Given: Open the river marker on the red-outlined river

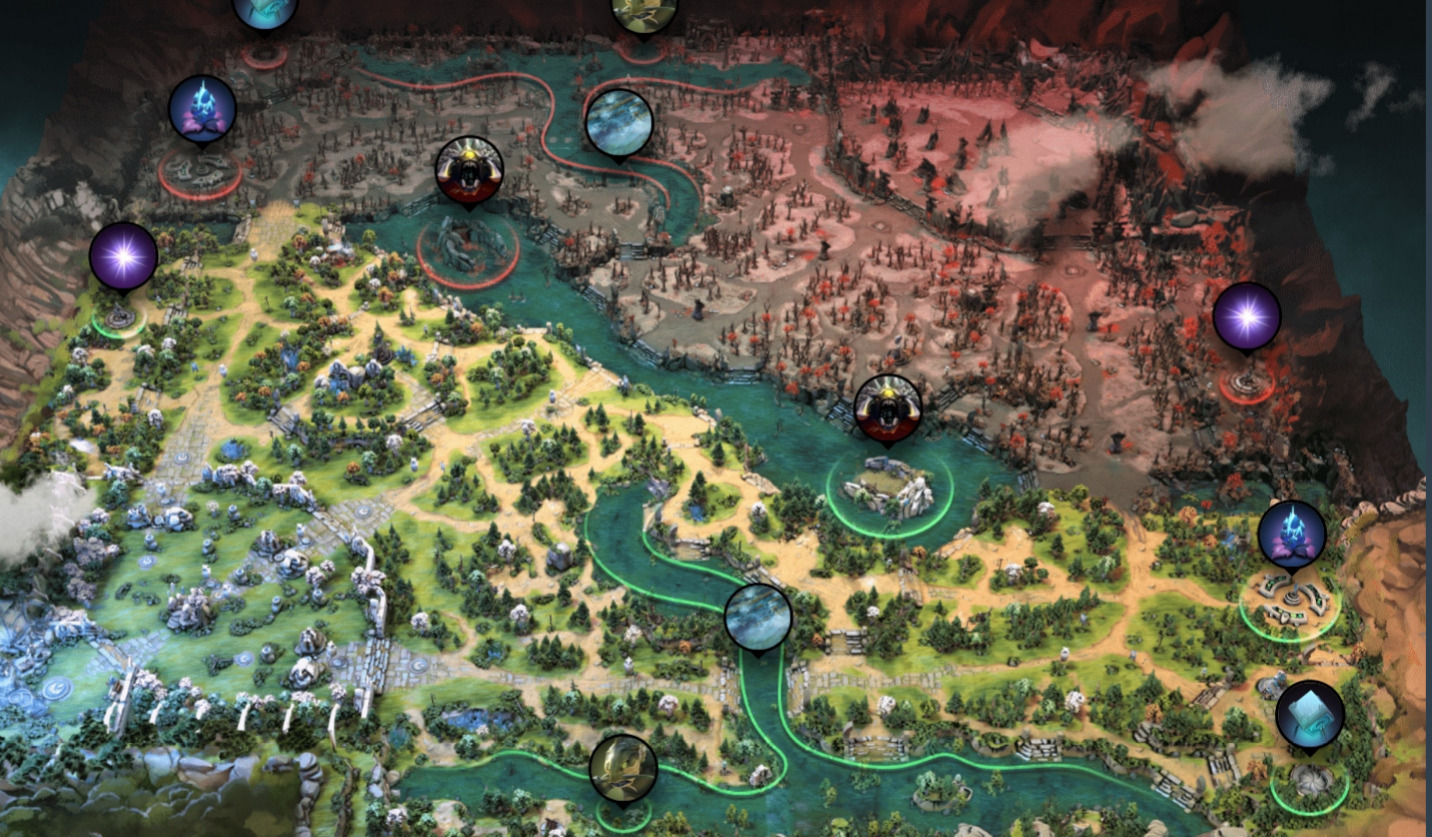Looking at the screenshot, I should tap(619, 122).
